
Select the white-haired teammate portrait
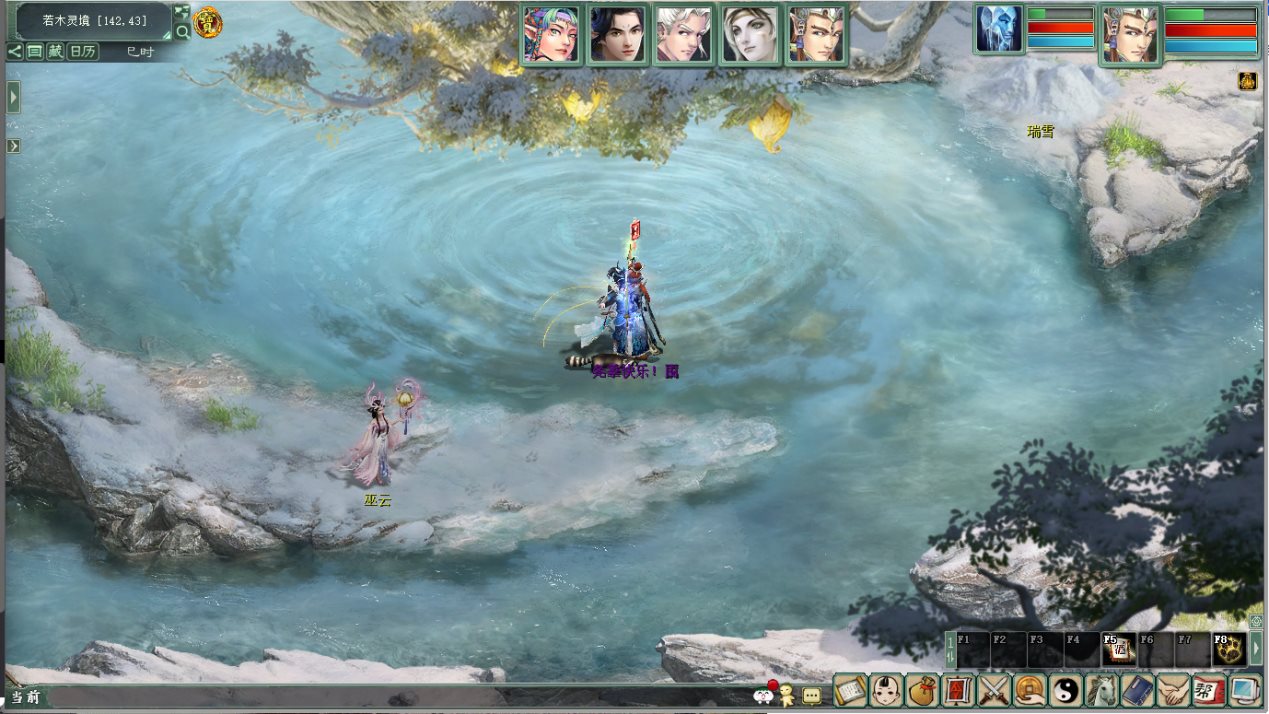tap(683, 35)
